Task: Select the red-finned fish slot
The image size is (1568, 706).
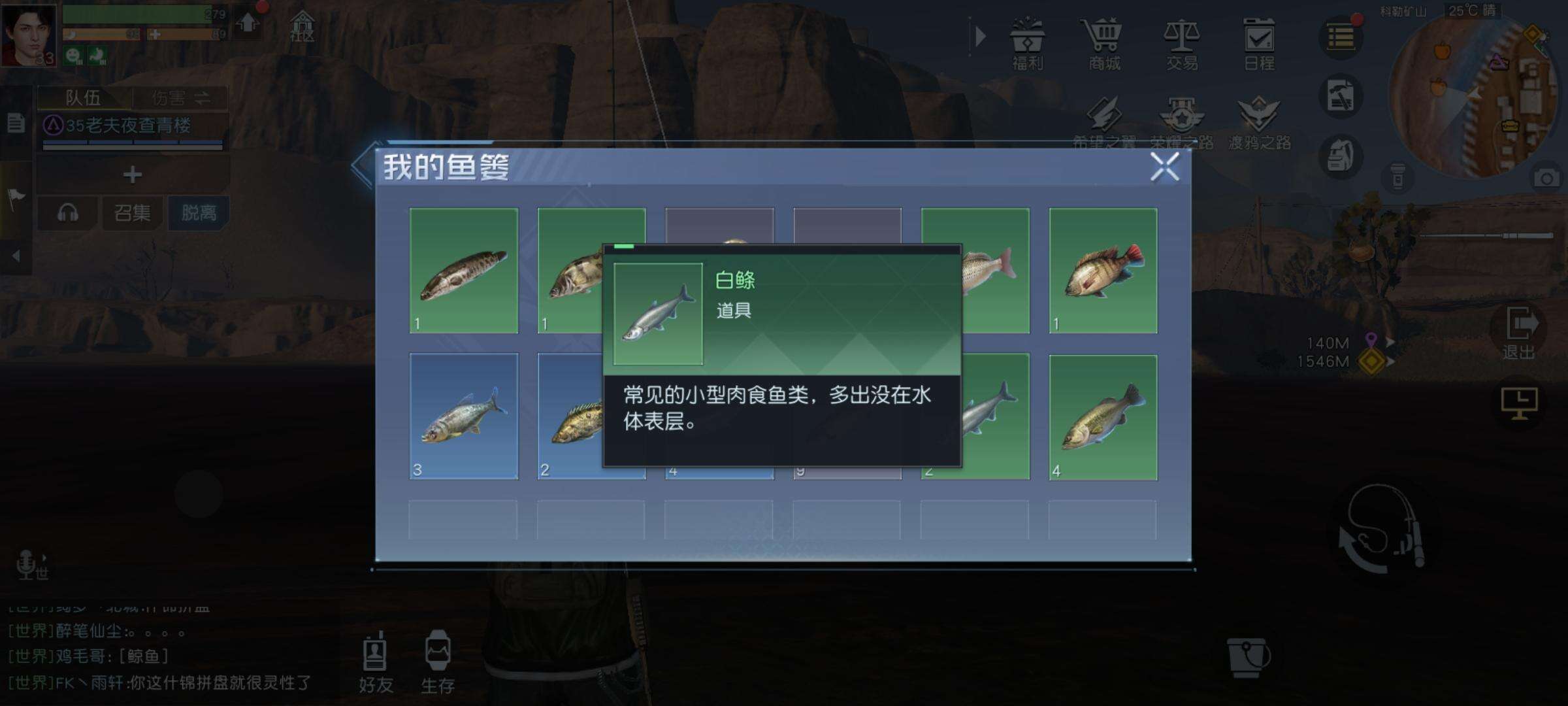Action: click(1103, 270)
